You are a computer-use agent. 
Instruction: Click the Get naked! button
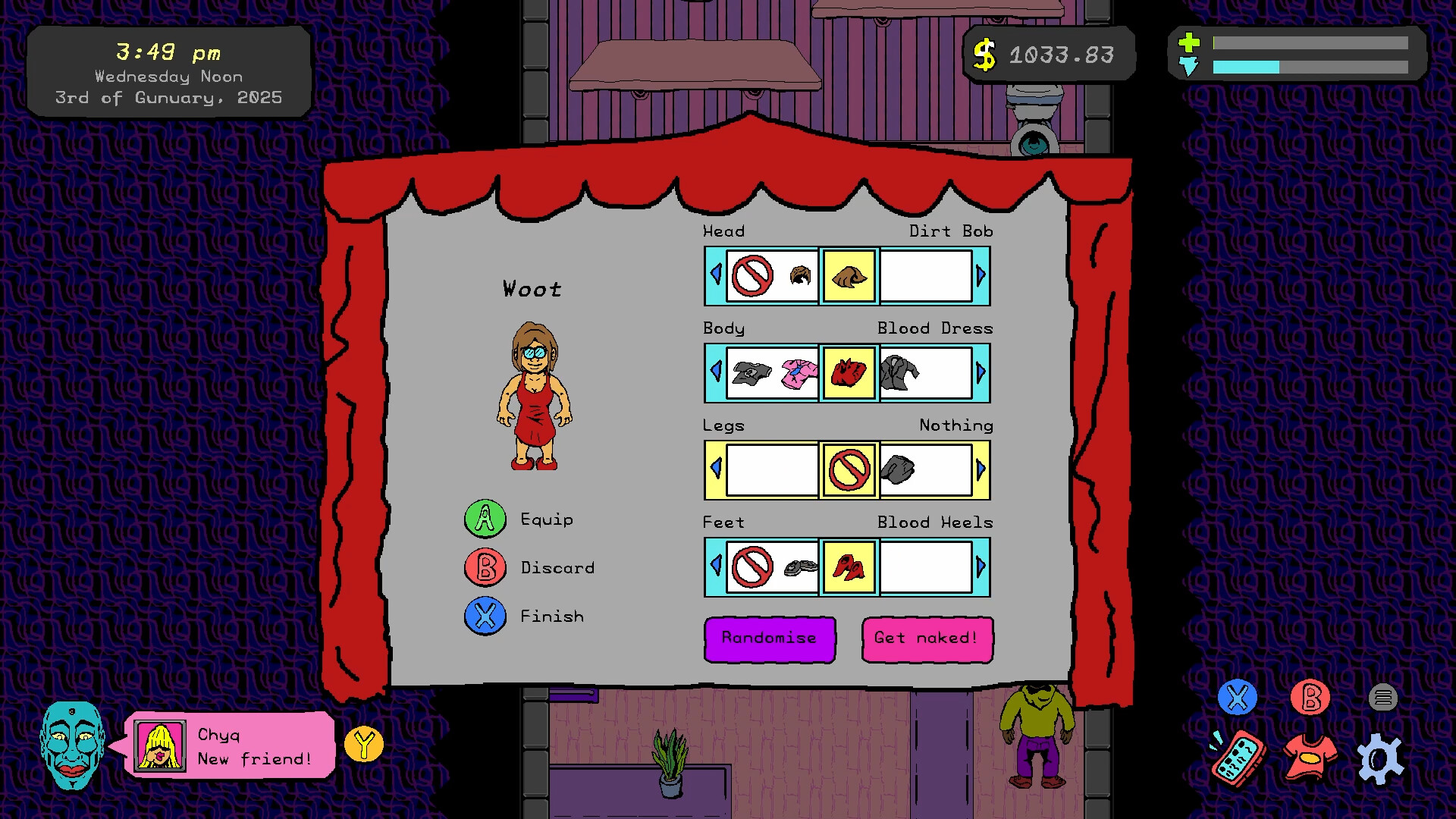pos(927,639)
